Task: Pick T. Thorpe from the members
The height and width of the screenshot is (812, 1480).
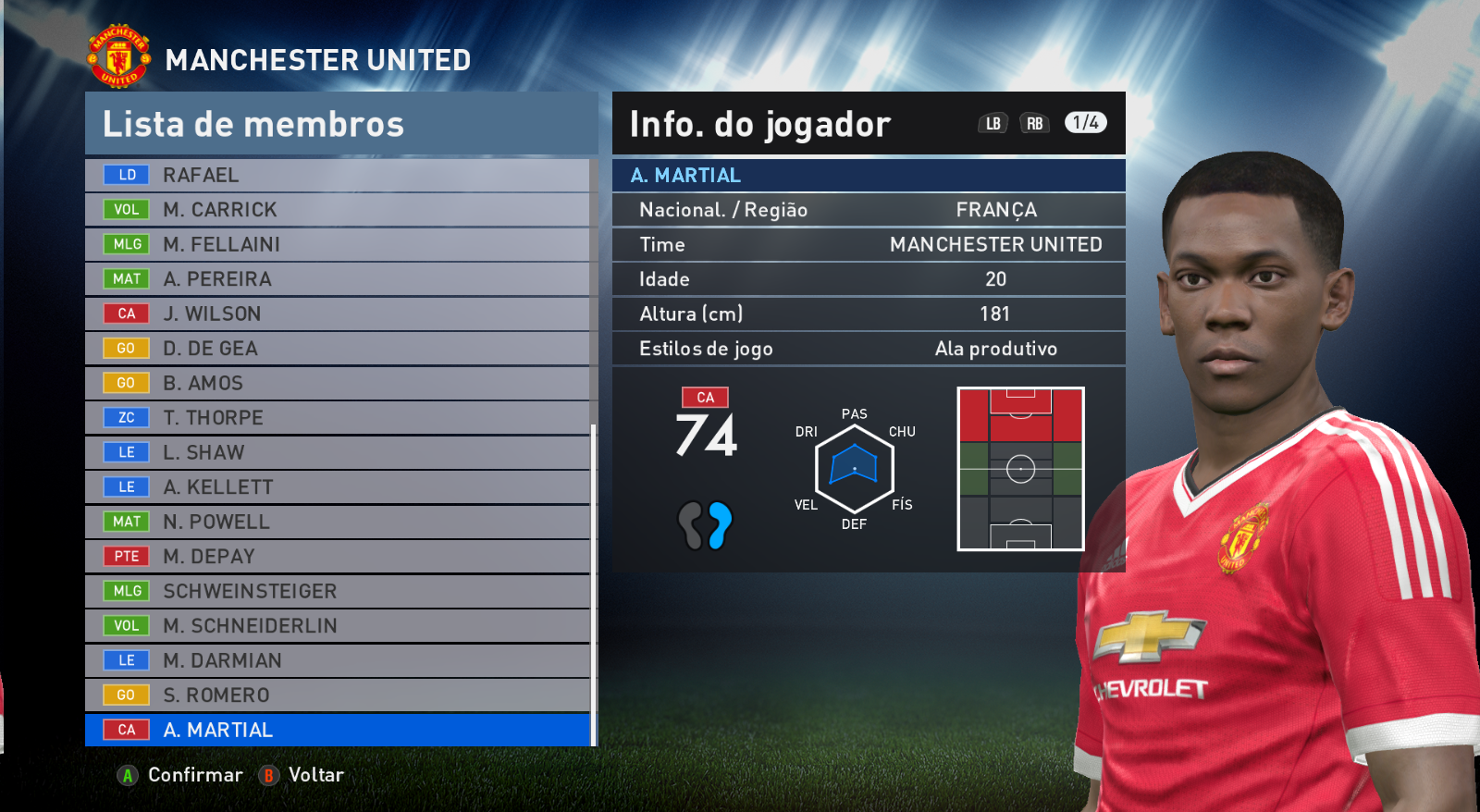Action: pos(338,418)
